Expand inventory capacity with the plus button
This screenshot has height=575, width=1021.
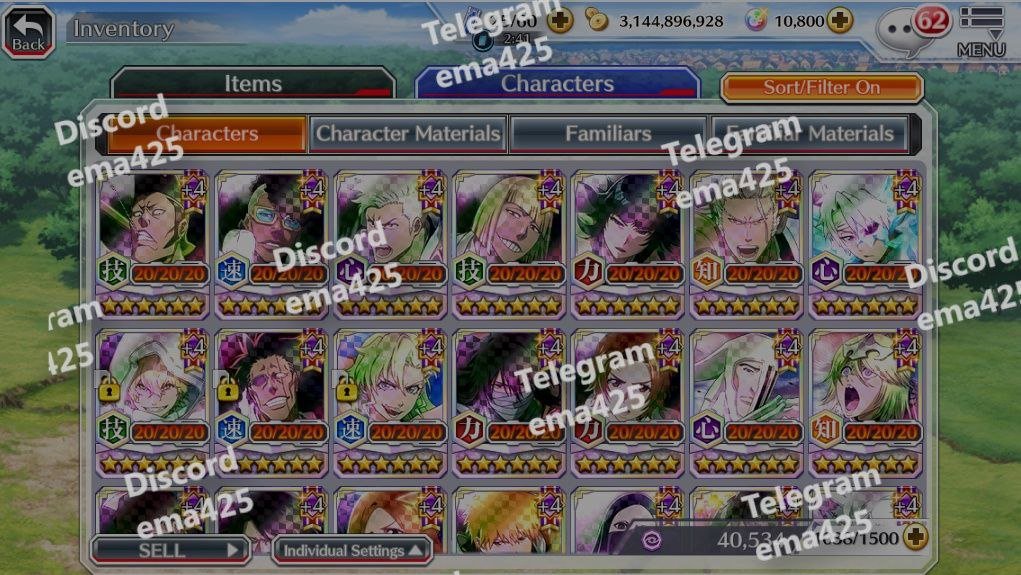[915, 538]
